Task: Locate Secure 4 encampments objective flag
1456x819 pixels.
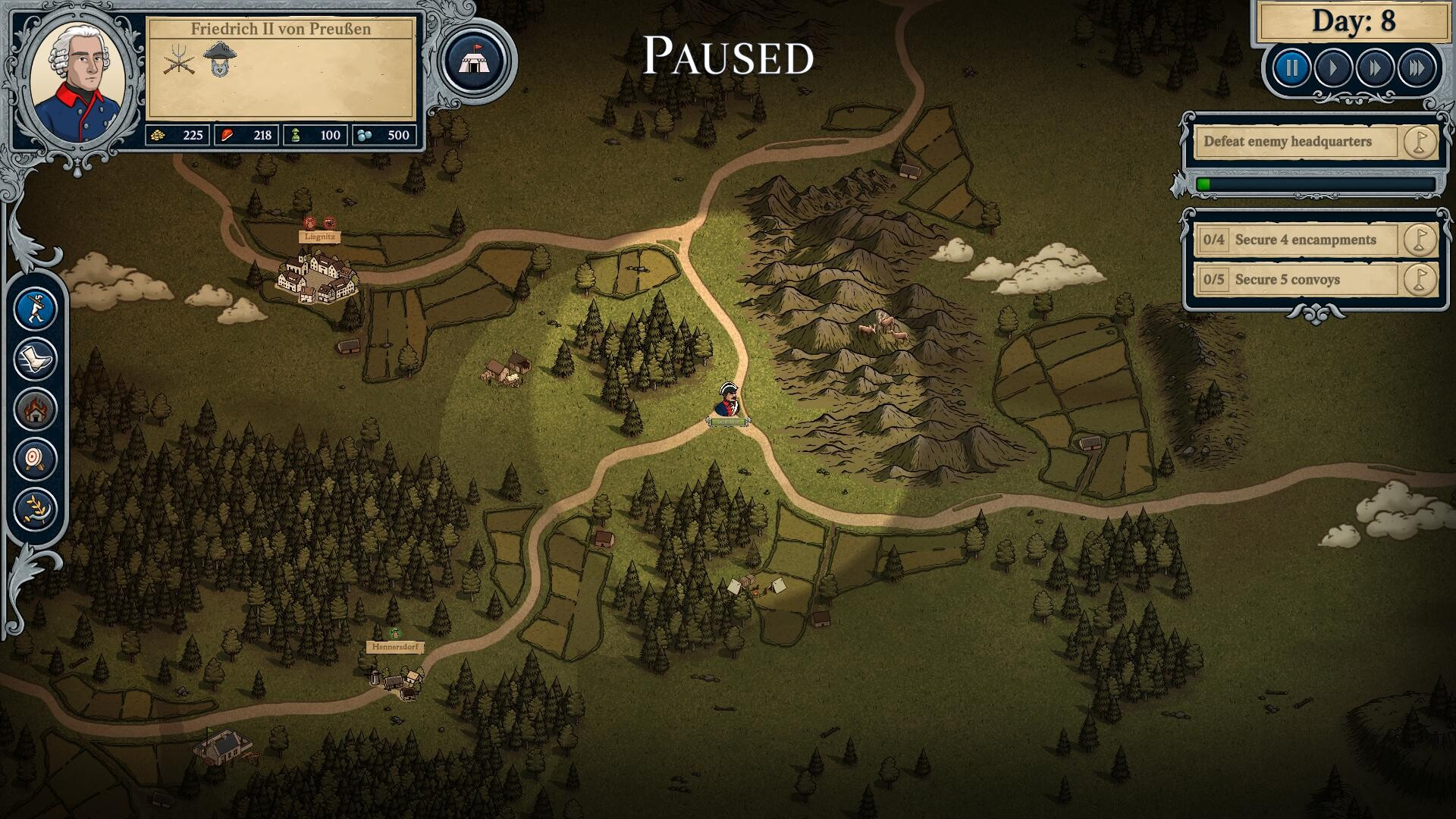Action: 1419,240
